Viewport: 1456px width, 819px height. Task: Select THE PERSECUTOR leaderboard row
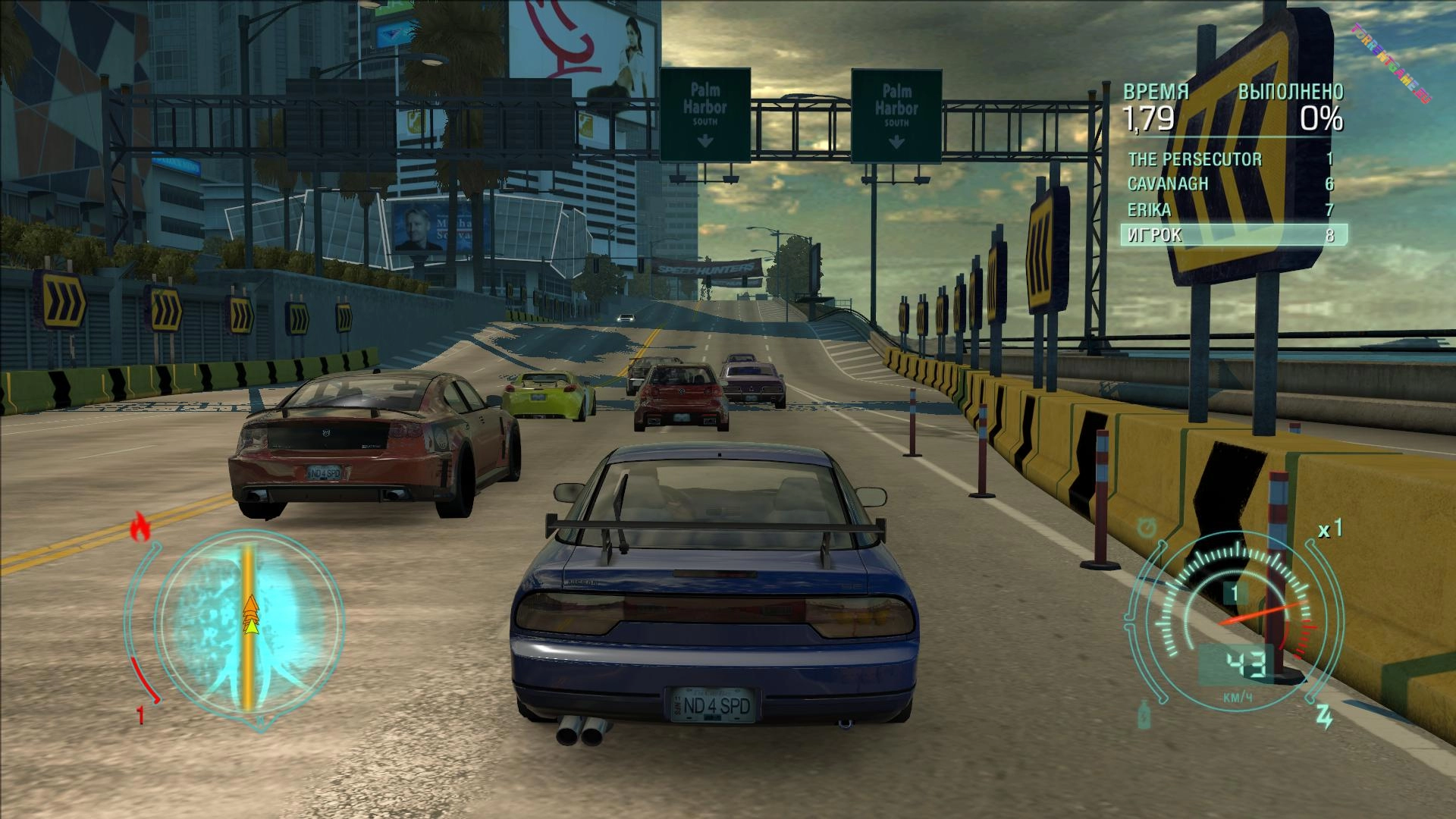tap(1230, 159)
